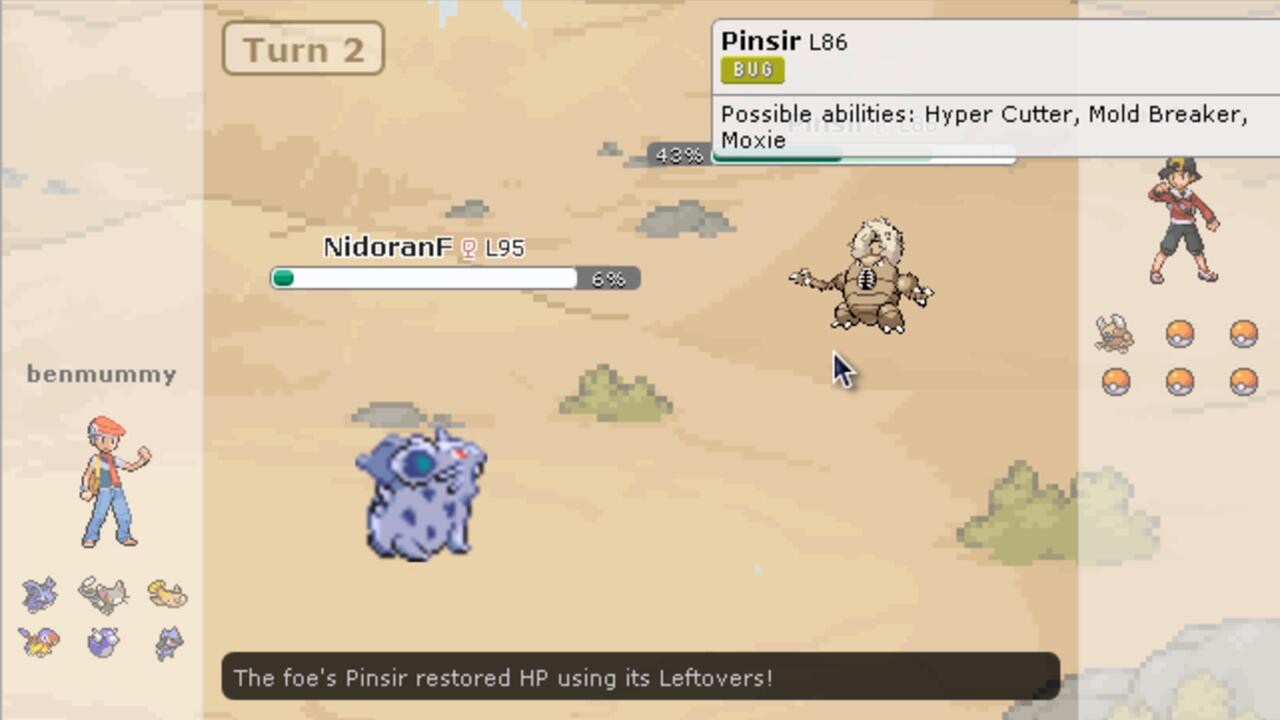Choose the round purple Pokémon team icon

click(x=103, y=641)
